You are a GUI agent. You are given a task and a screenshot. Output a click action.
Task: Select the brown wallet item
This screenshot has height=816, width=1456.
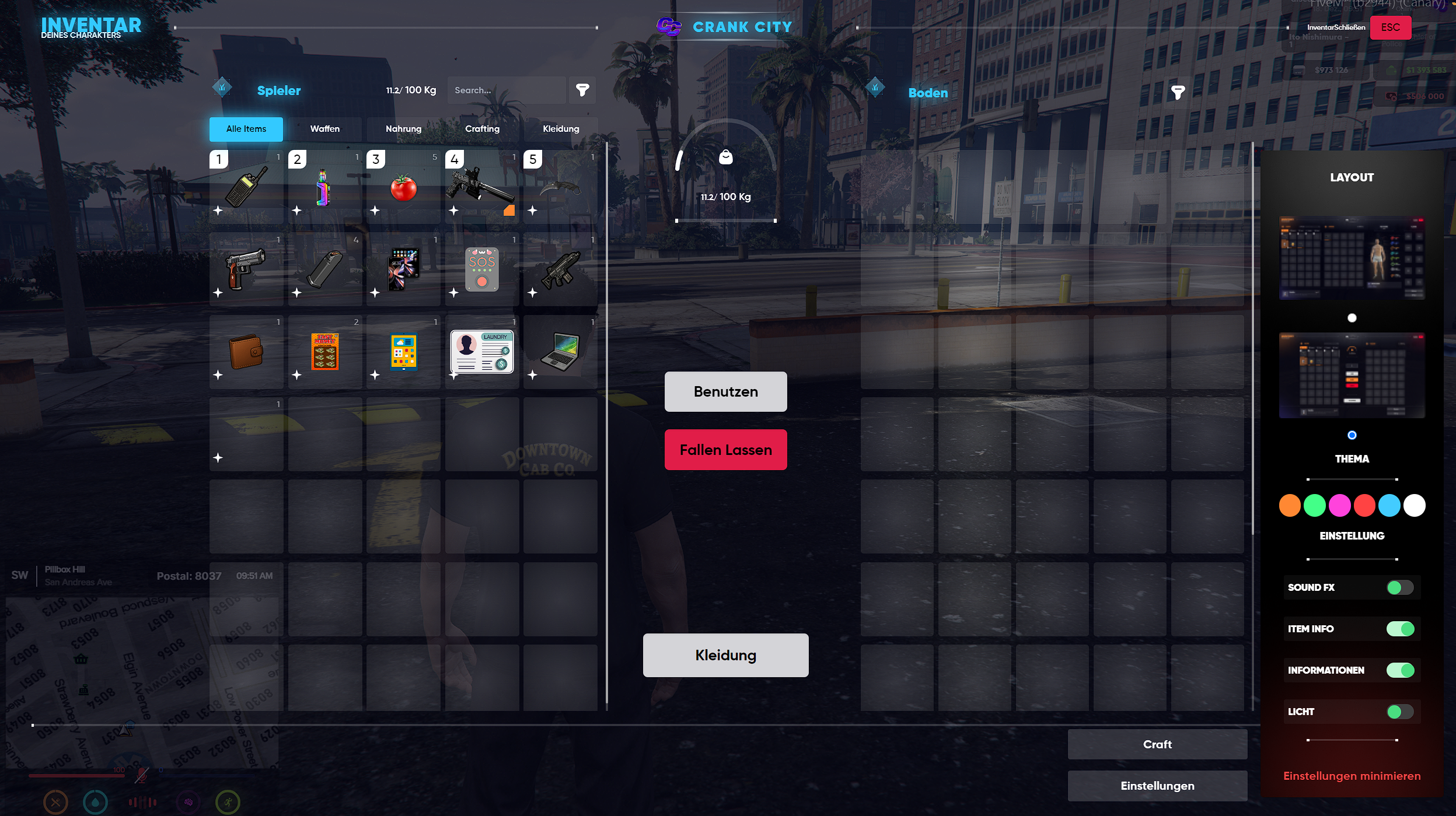(x=246, y=352)
